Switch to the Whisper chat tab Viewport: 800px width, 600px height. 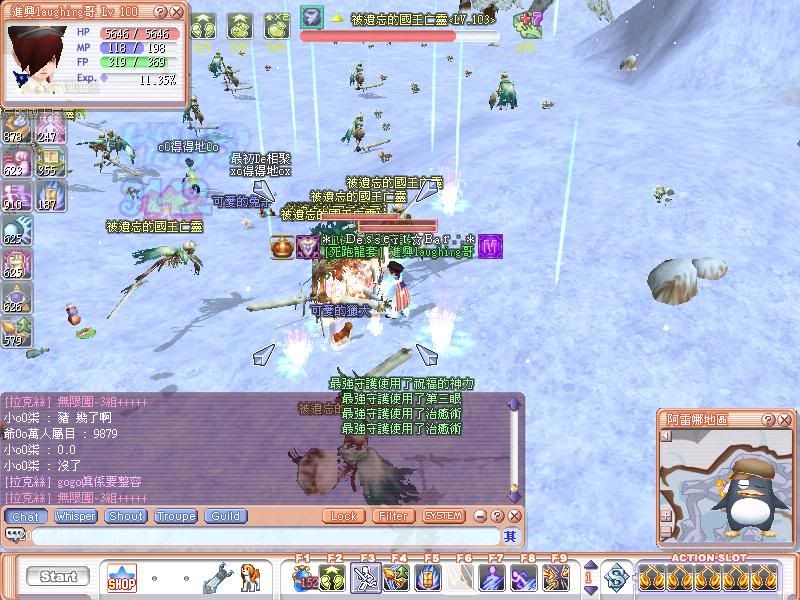tap(76, 516)
